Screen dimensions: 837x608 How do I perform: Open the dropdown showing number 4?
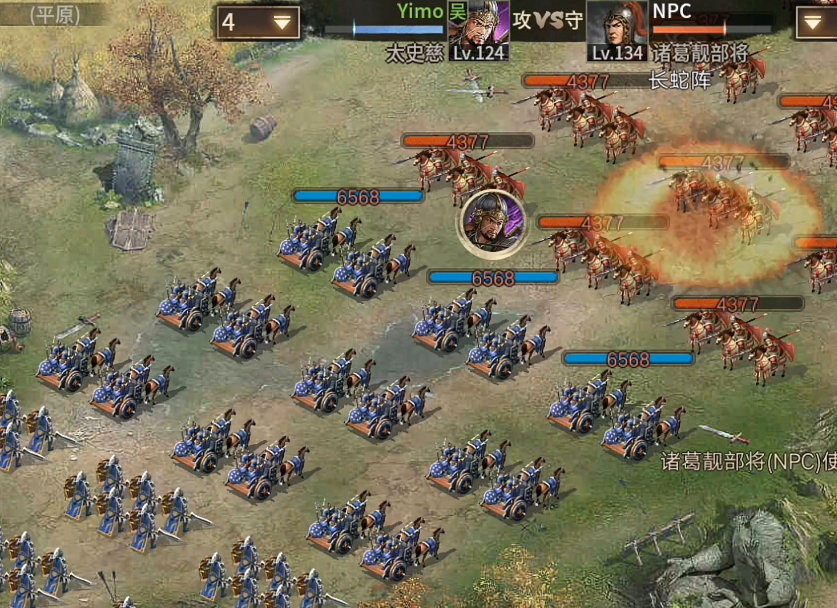tap(259, 22)
